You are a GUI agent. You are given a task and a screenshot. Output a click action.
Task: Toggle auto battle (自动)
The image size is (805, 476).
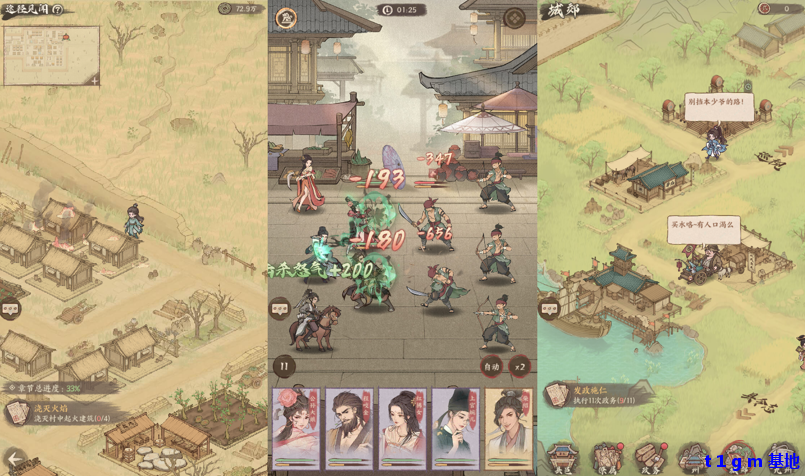click(491, 366)
